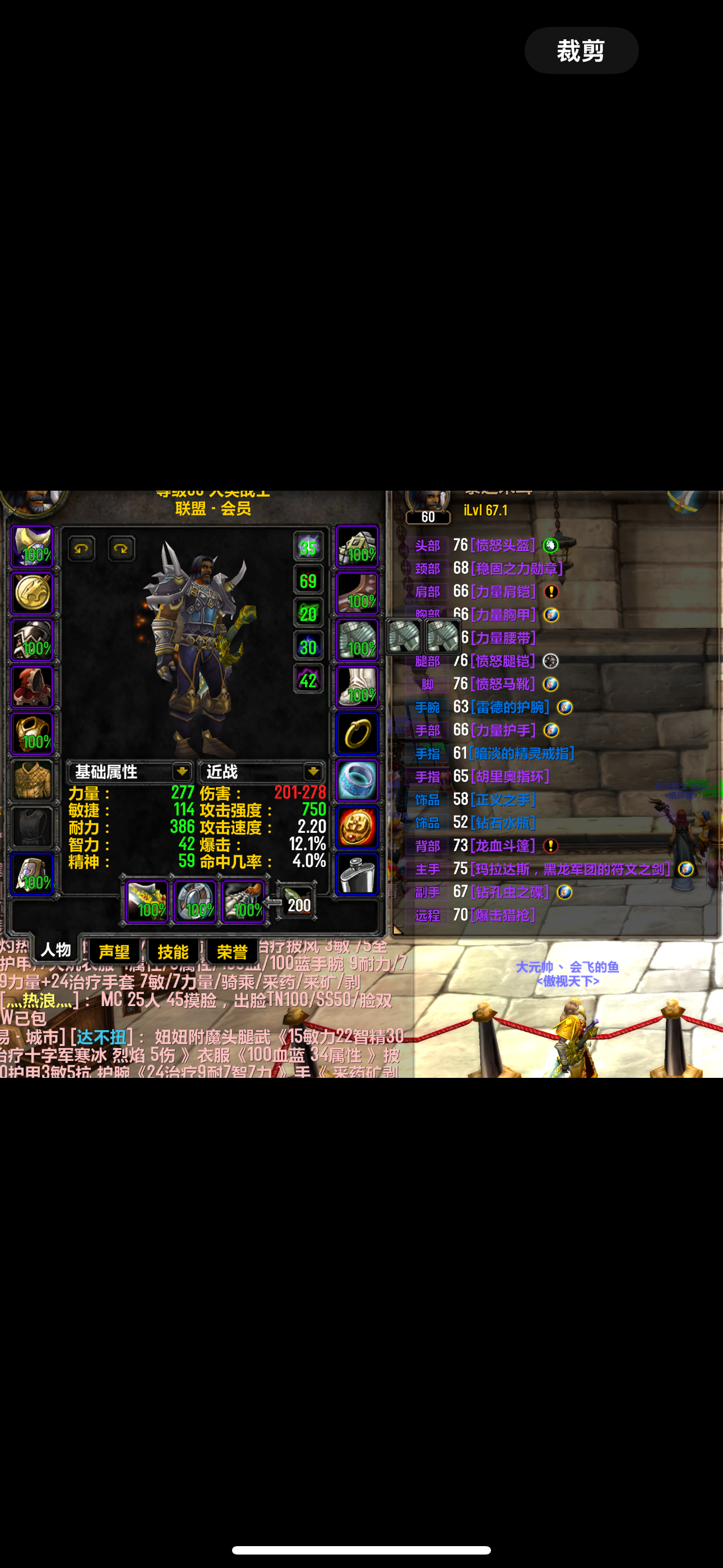This screenshot has height=1568, width=723.
Task: Choose the gold ring finger slot
Action: click(x=357, y=734)
